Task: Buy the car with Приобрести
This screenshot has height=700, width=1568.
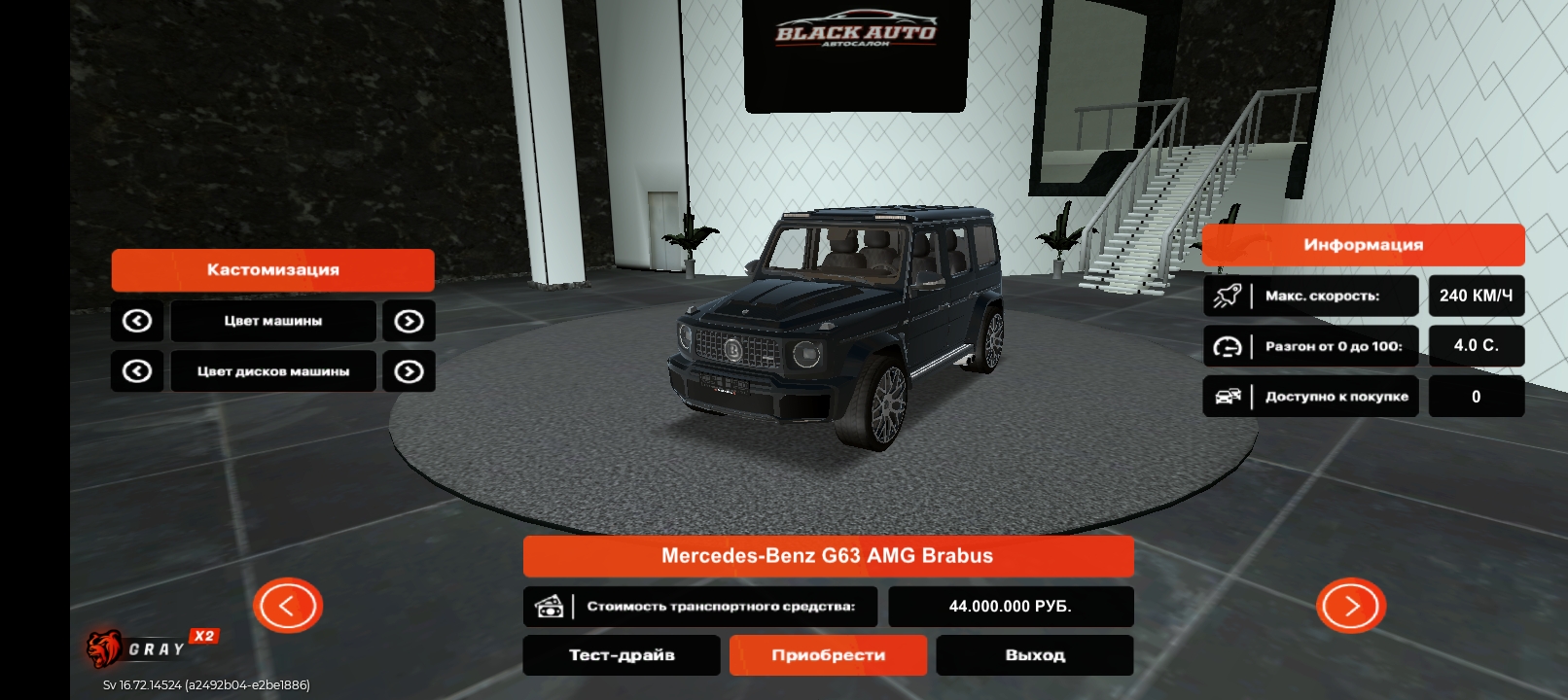Action: pyautogui.click(x=828, y=655)
